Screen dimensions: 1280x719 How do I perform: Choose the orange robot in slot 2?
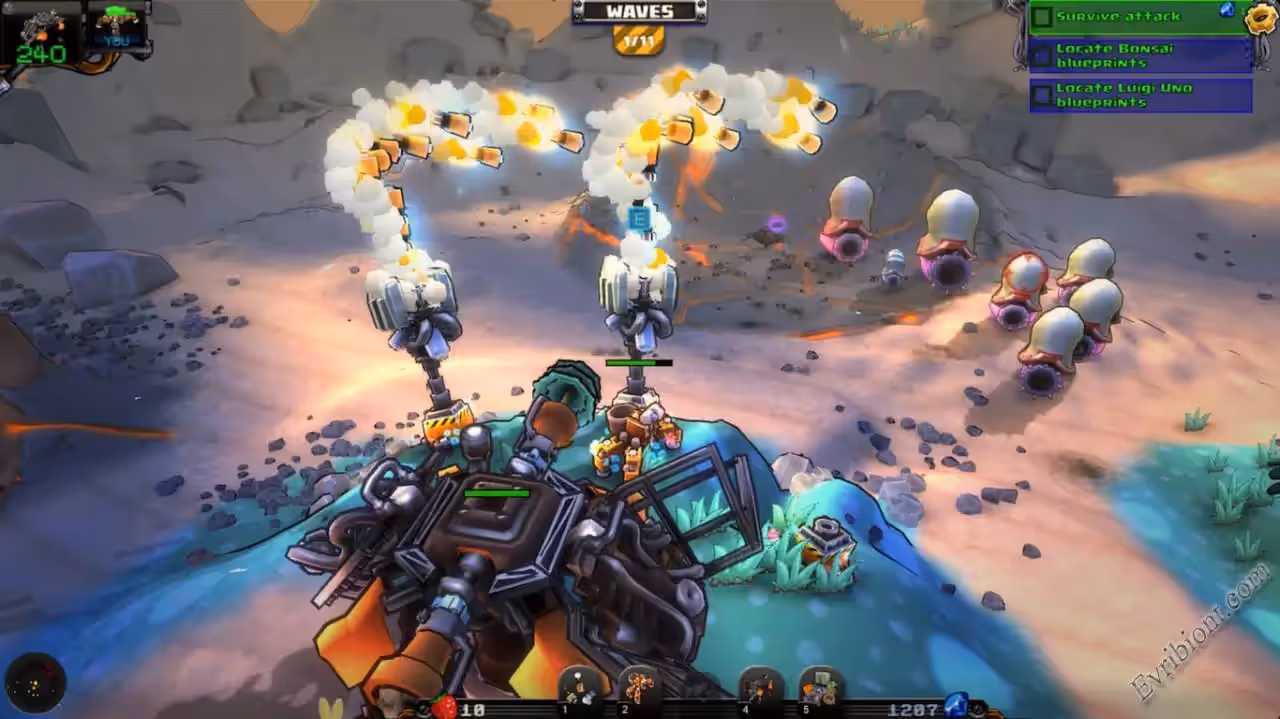tap(639, 687)
